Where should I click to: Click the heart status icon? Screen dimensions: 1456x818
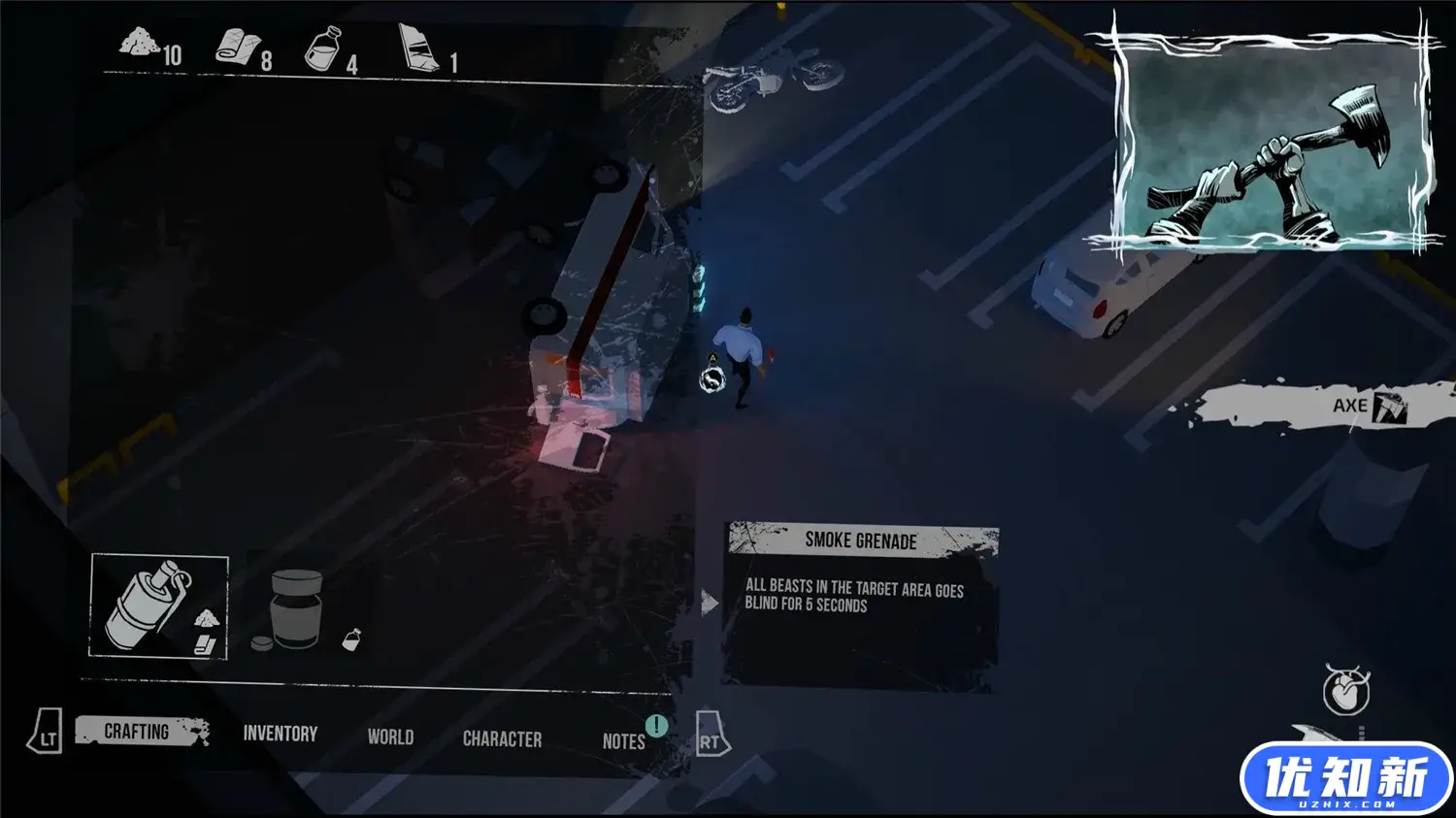[1346, 690]
